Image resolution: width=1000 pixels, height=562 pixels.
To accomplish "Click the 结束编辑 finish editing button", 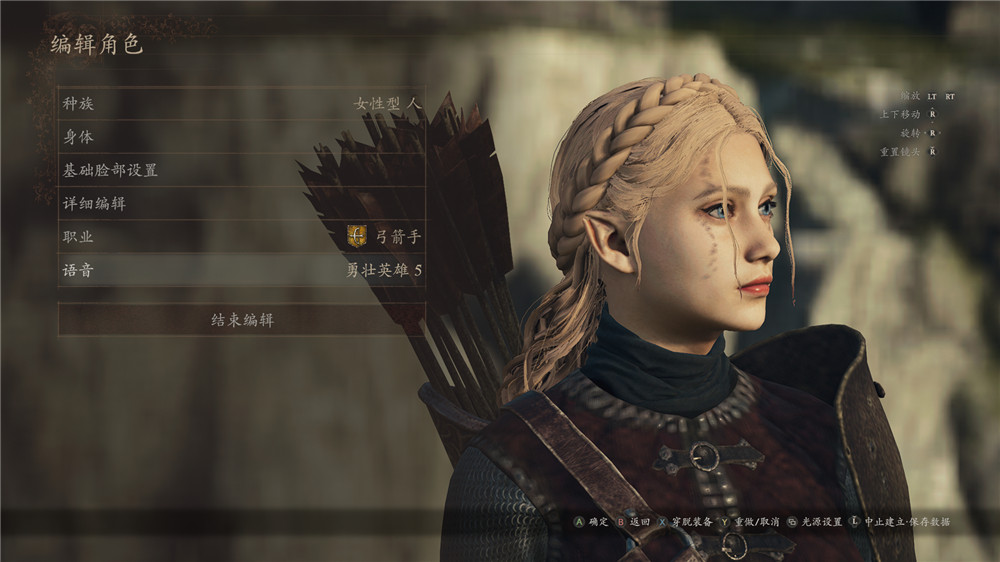I will point(241,320).
